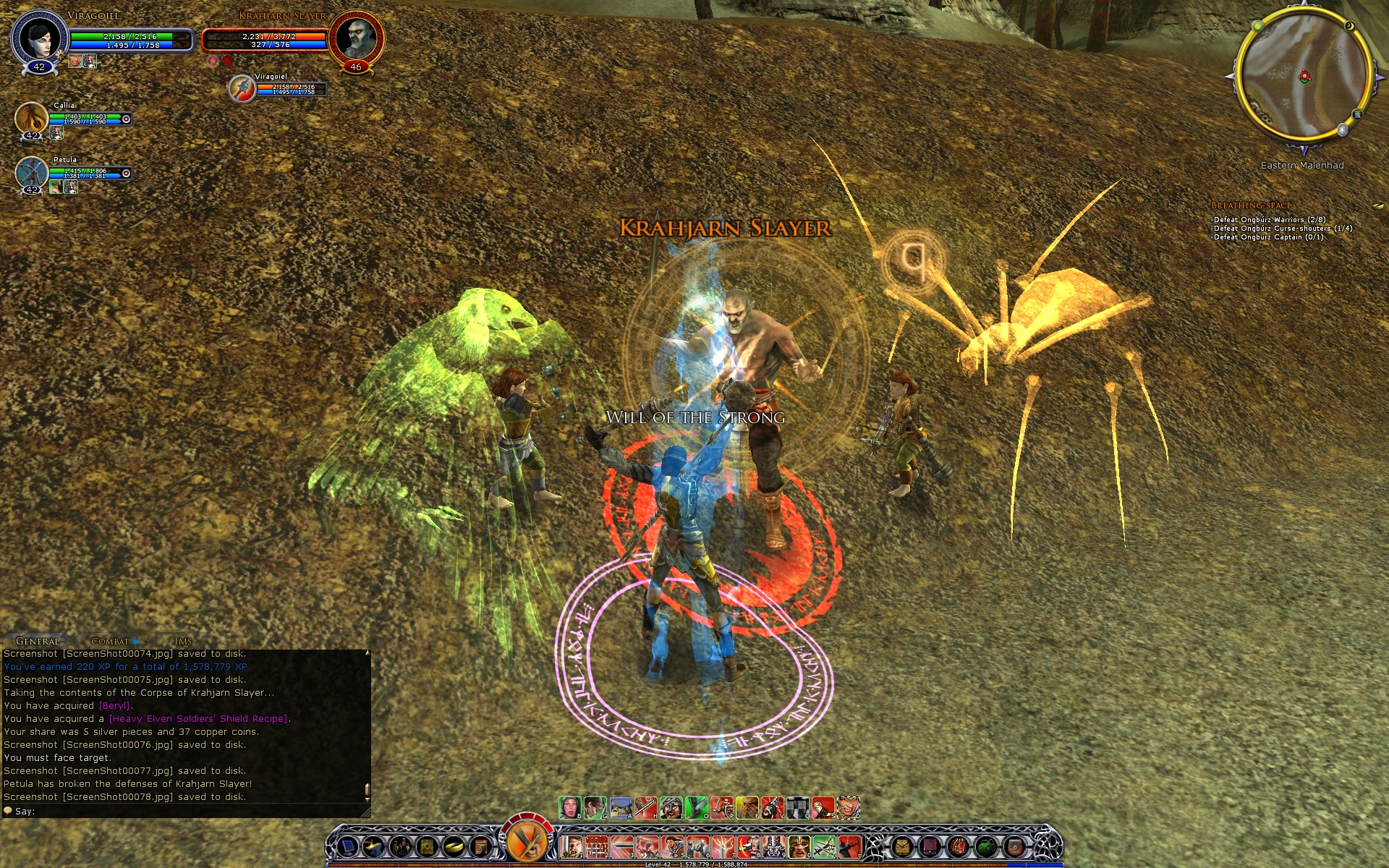Open the Heavy Elven Soldiers' Shield Recipe link
The width and height of the screenshot is (1389, 868).
point(199,719)
